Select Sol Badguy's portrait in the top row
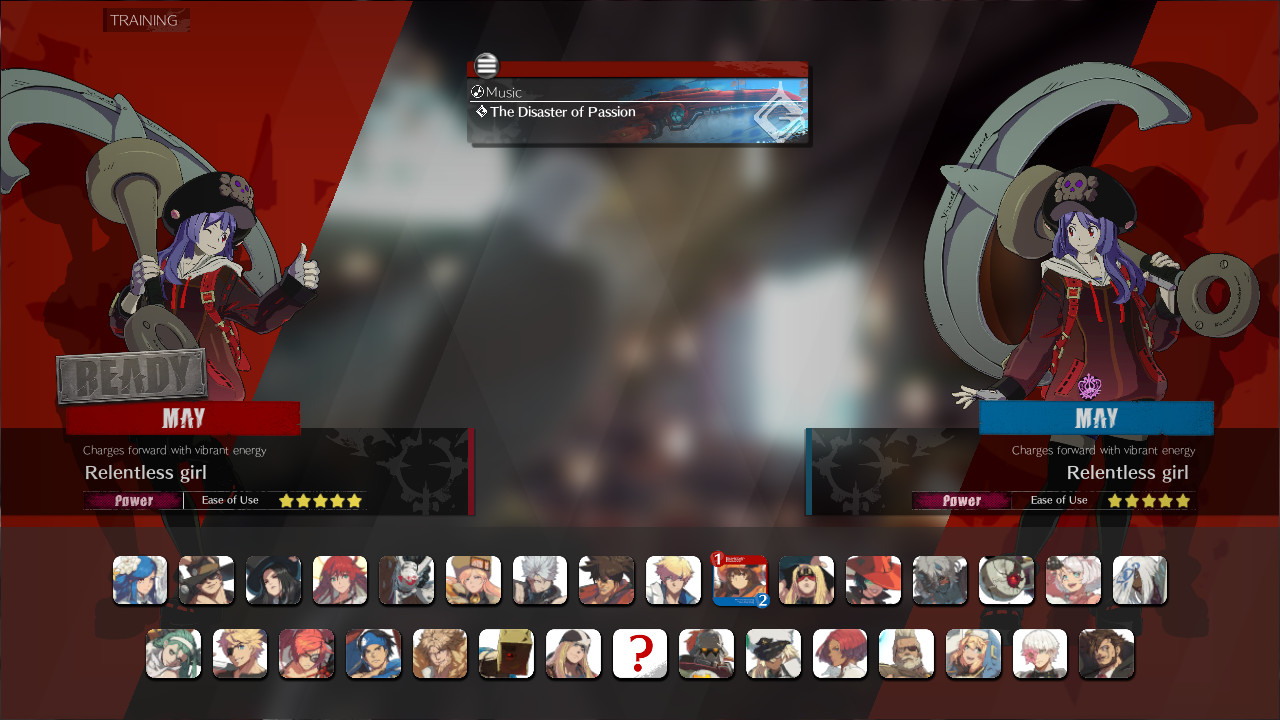 607,580
